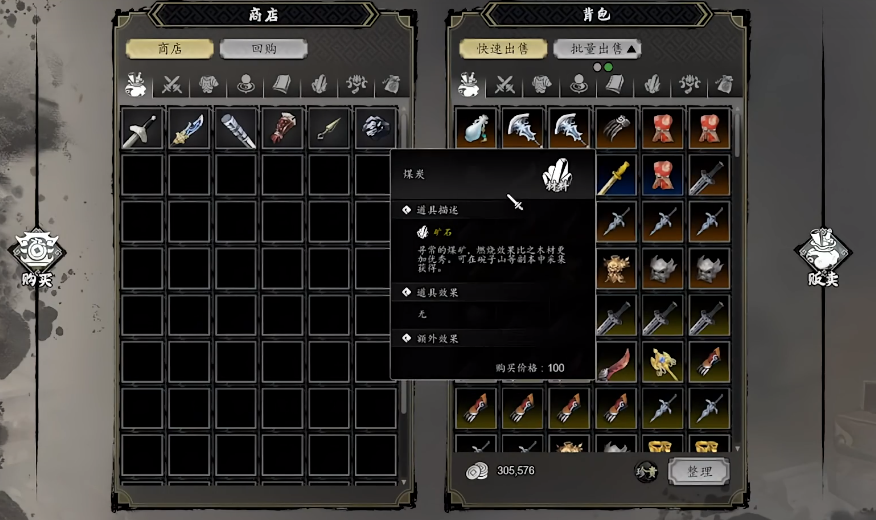This screenshot has height=520, width=876.
Task: Select the grey sword shop item
Action: click(142, 129)
